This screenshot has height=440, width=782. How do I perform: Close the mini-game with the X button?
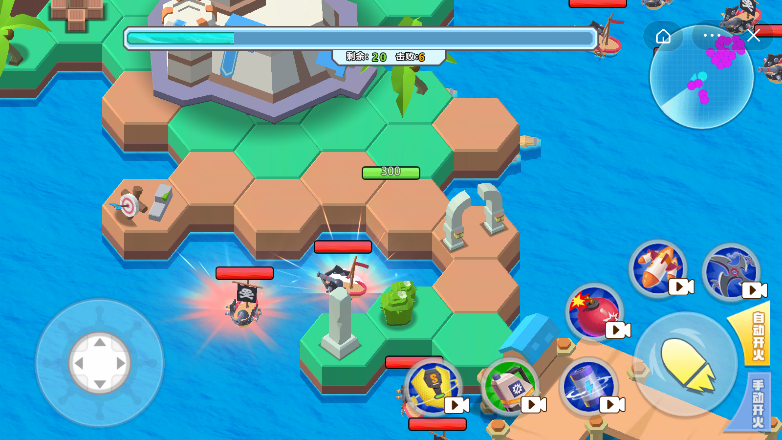coord(752,36)
